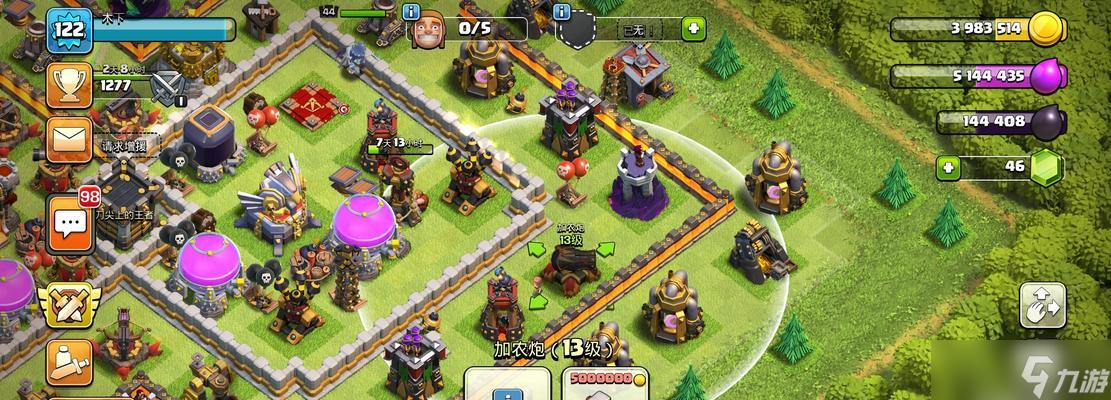Show info for the level 13 cannon
1111x400 pixels.
click(x=508, y=384)
